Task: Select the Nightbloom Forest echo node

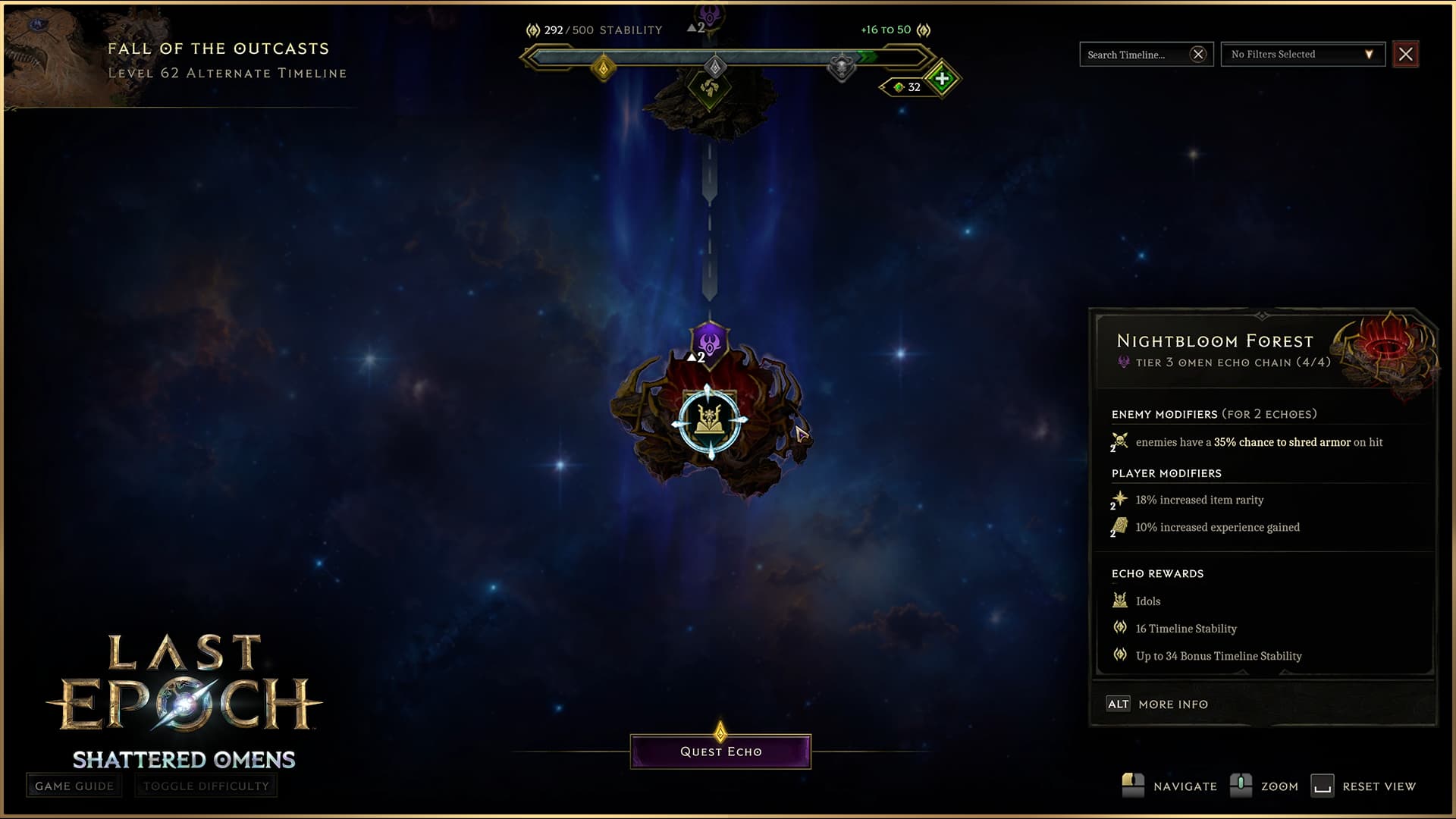Action: point(710,422)
